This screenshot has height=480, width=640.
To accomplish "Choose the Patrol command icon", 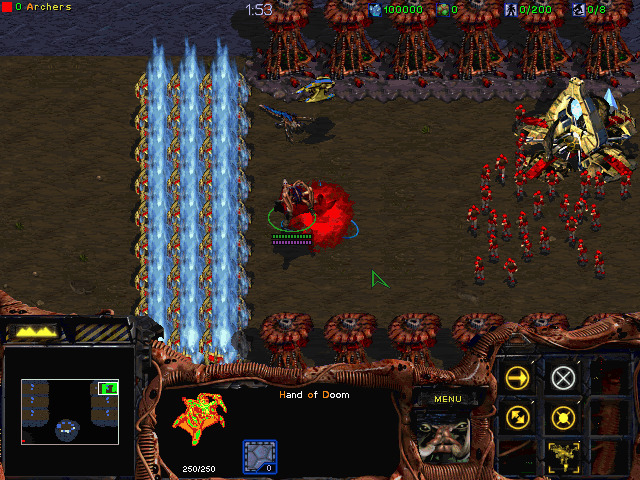I will point(518,417).
